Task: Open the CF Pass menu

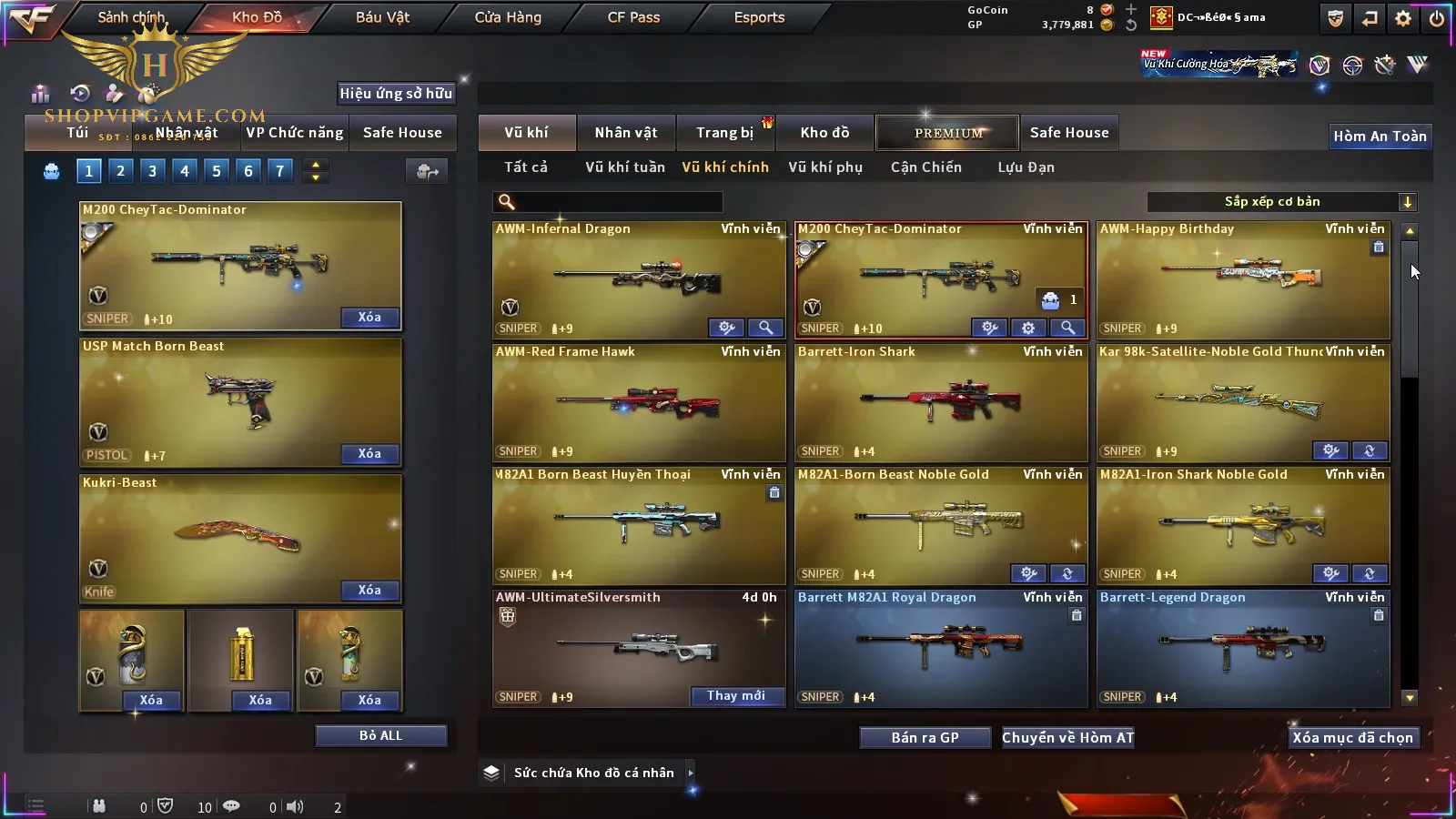Action: coord(633,17)
